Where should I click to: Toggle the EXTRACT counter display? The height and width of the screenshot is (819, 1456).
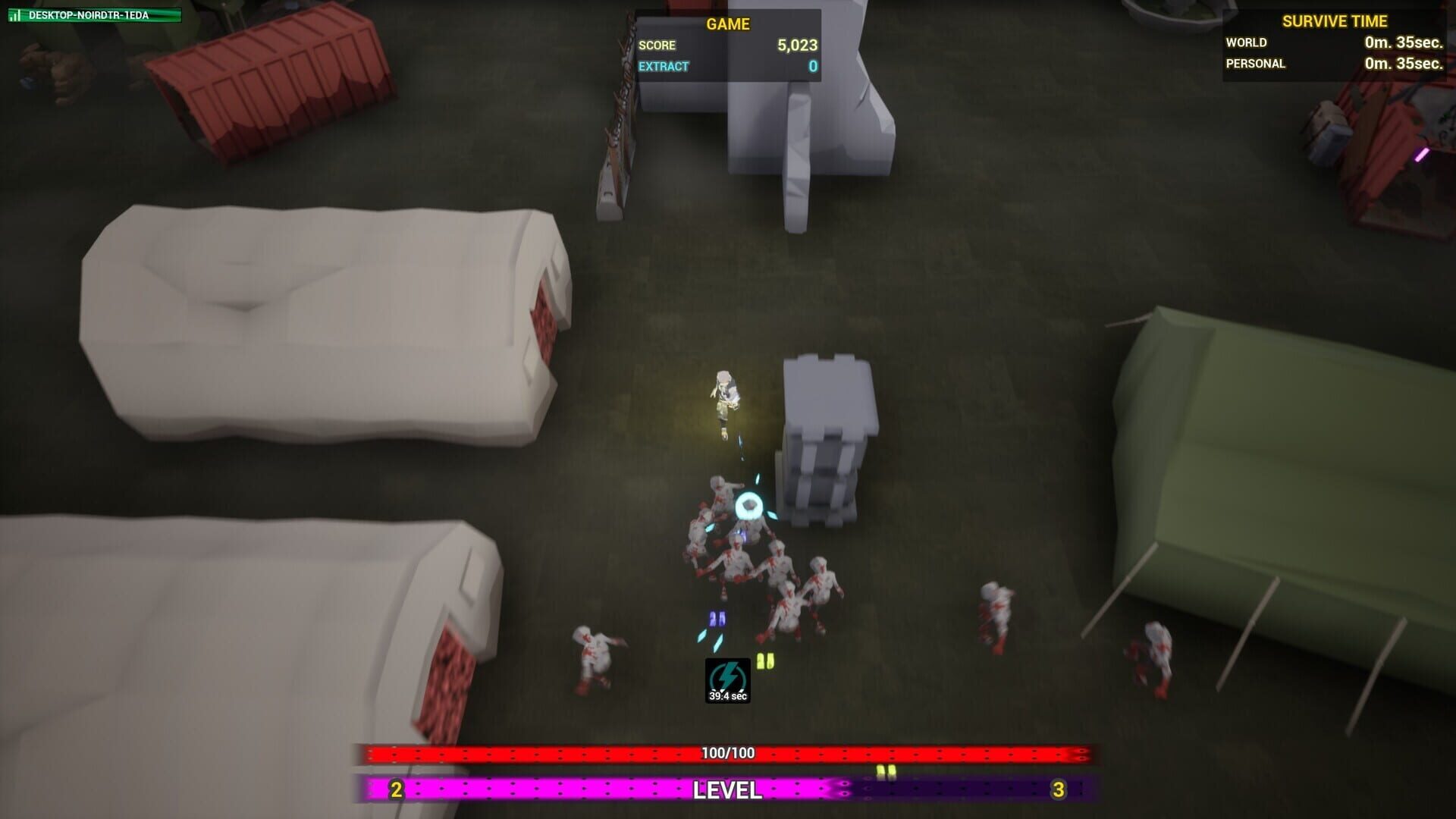[663, 66]
